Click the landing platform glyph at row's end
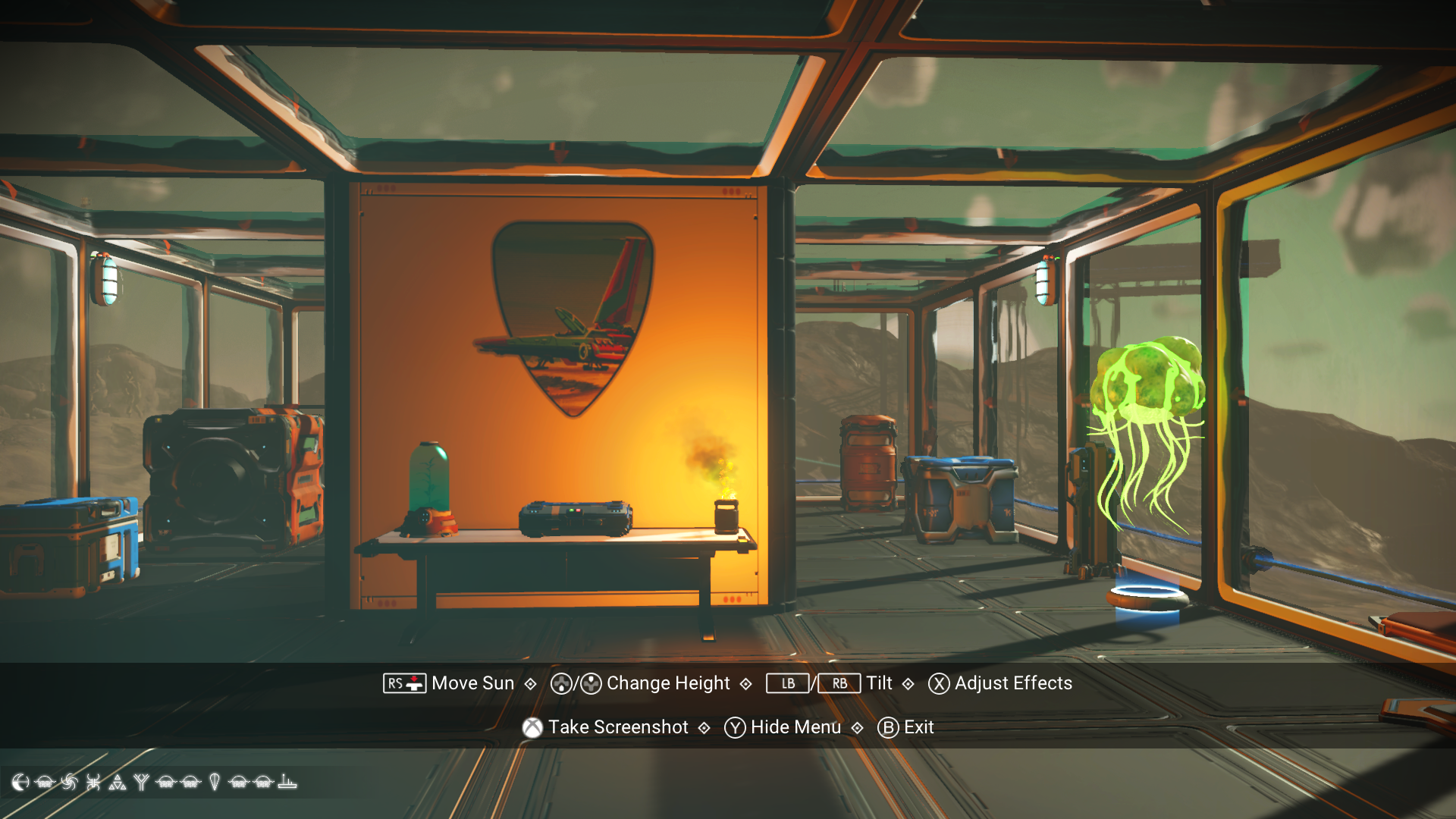This screenshot has height=819, width=1456. pos(286,783)
